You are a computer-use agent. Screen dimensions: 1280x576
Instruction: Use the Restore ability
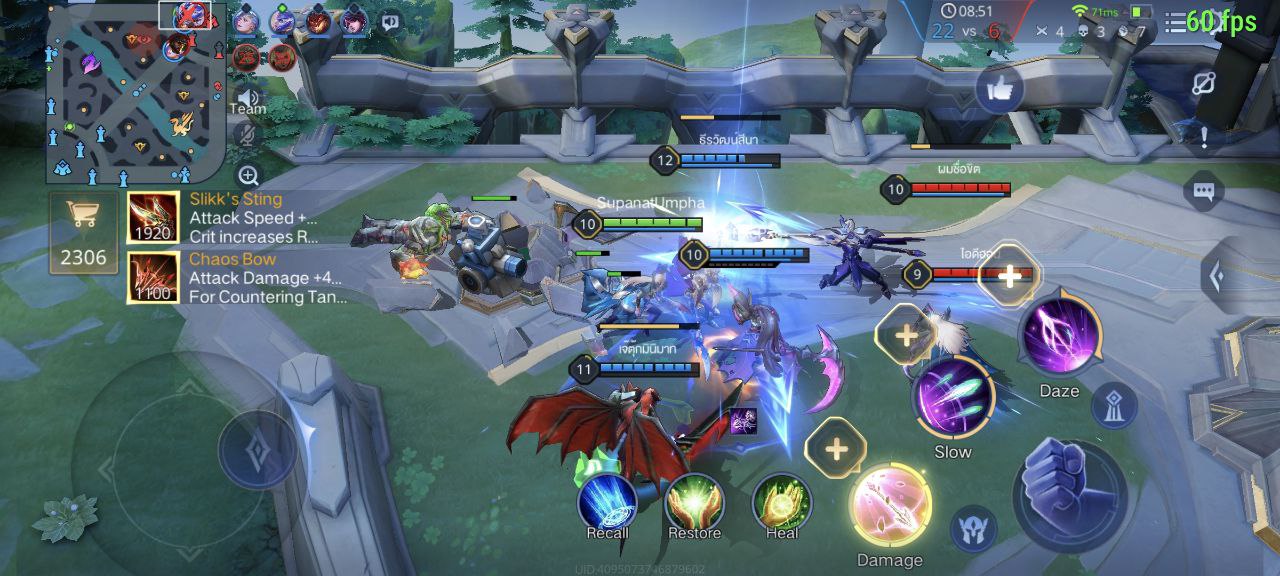694,500
